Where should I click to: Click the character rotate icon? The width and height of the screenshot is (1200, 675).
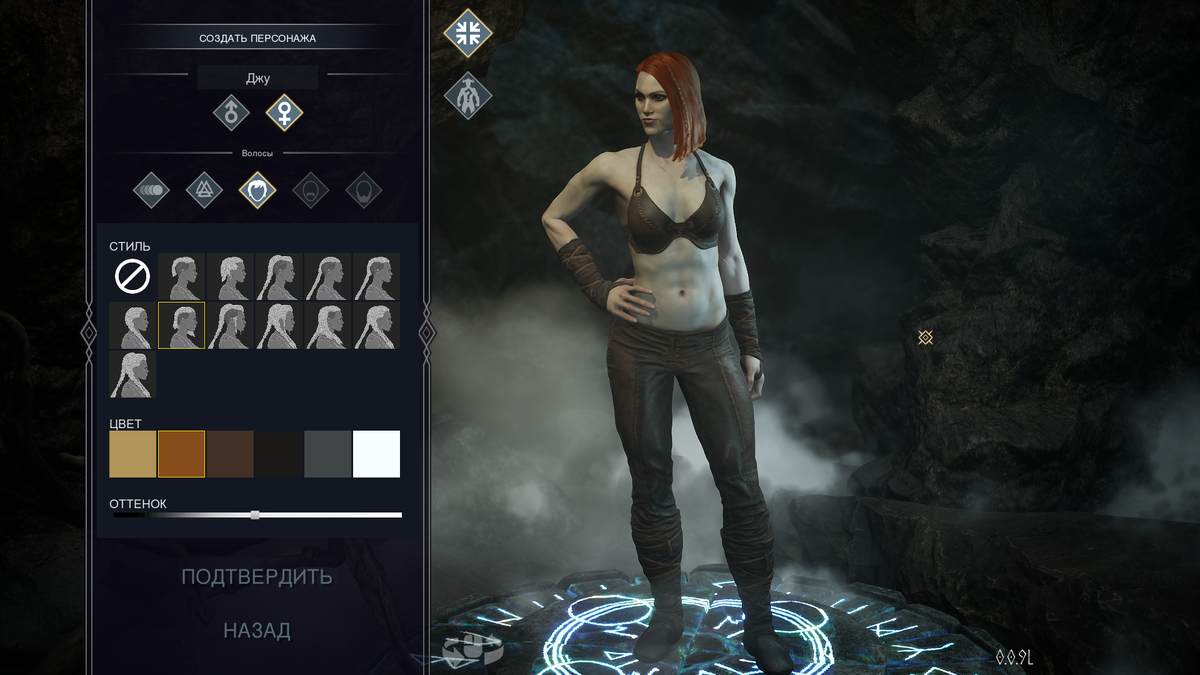pyautogui.click(x=471, y=650)
